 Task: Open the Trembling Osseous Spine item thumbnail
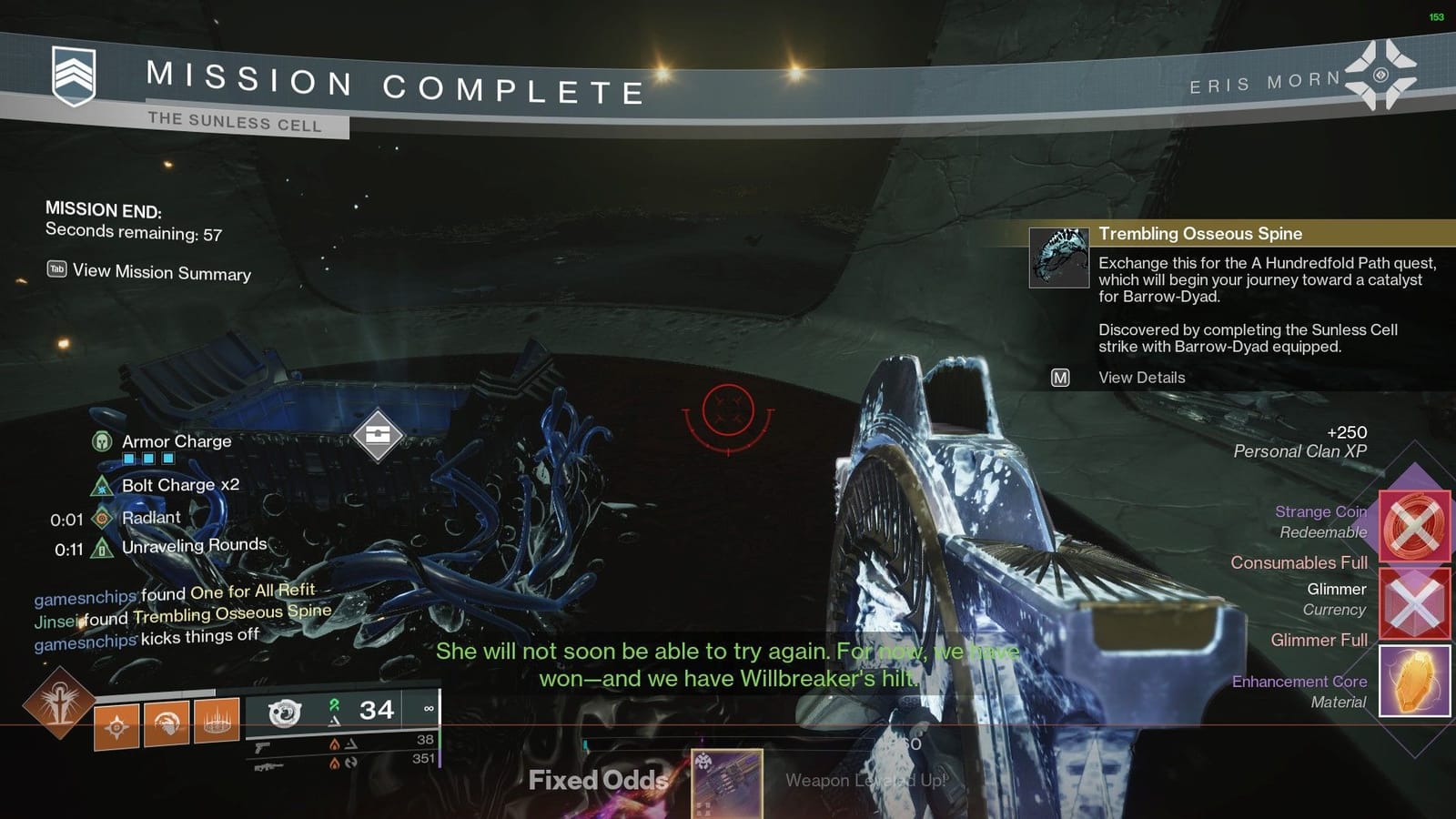(1057, 256)
